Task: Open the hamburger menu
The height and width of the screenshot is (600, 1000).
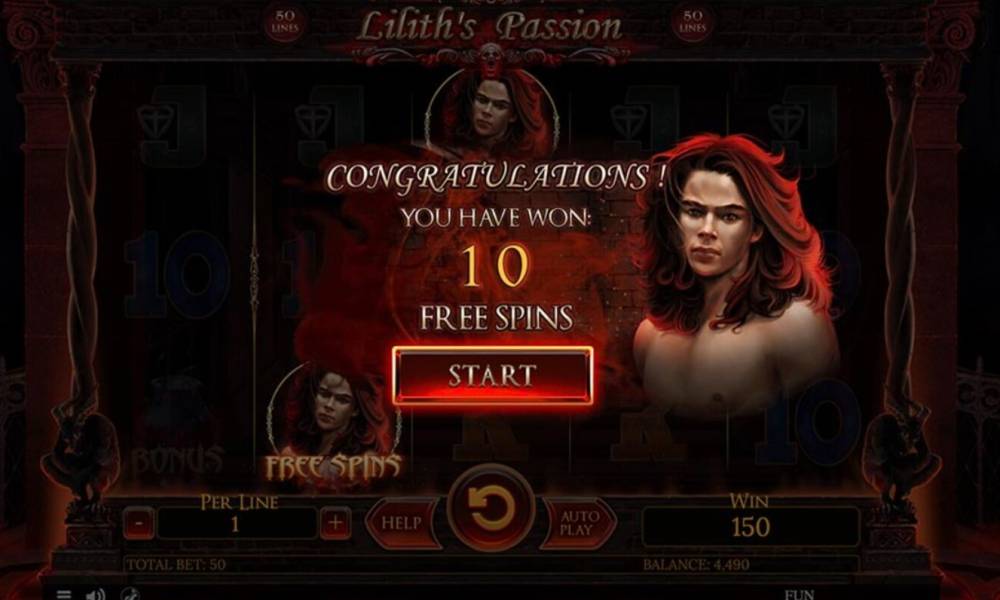Action: click(64, 594)
